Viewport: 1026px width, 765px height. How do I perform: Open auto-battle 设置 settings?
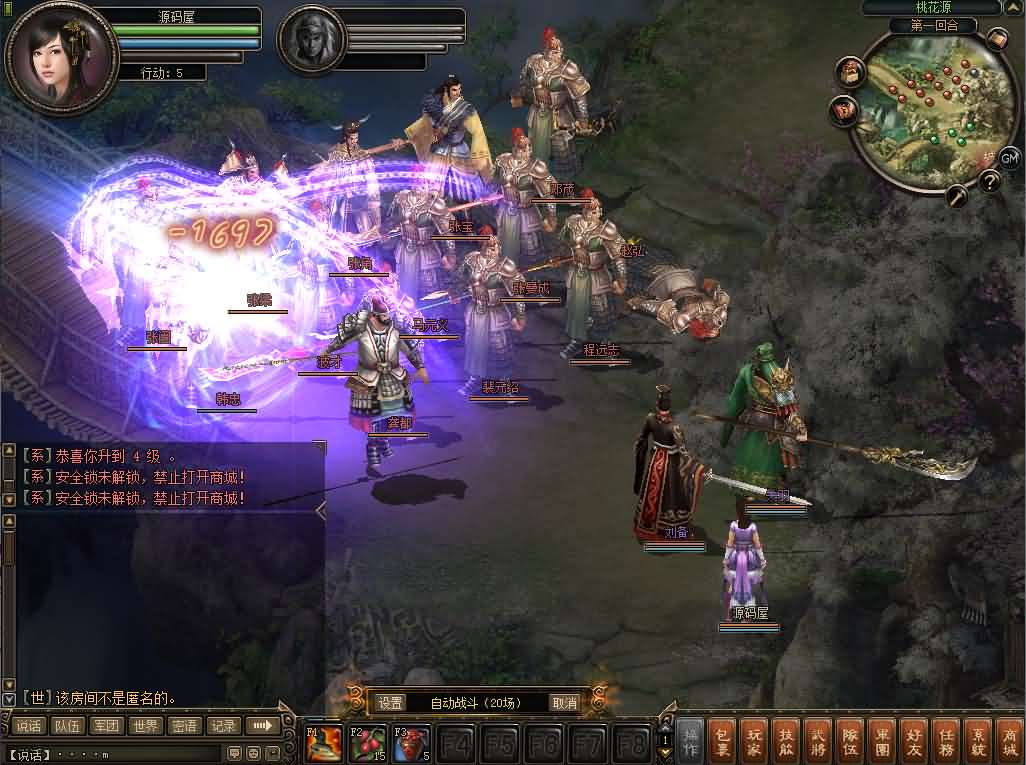coord(390,703)
